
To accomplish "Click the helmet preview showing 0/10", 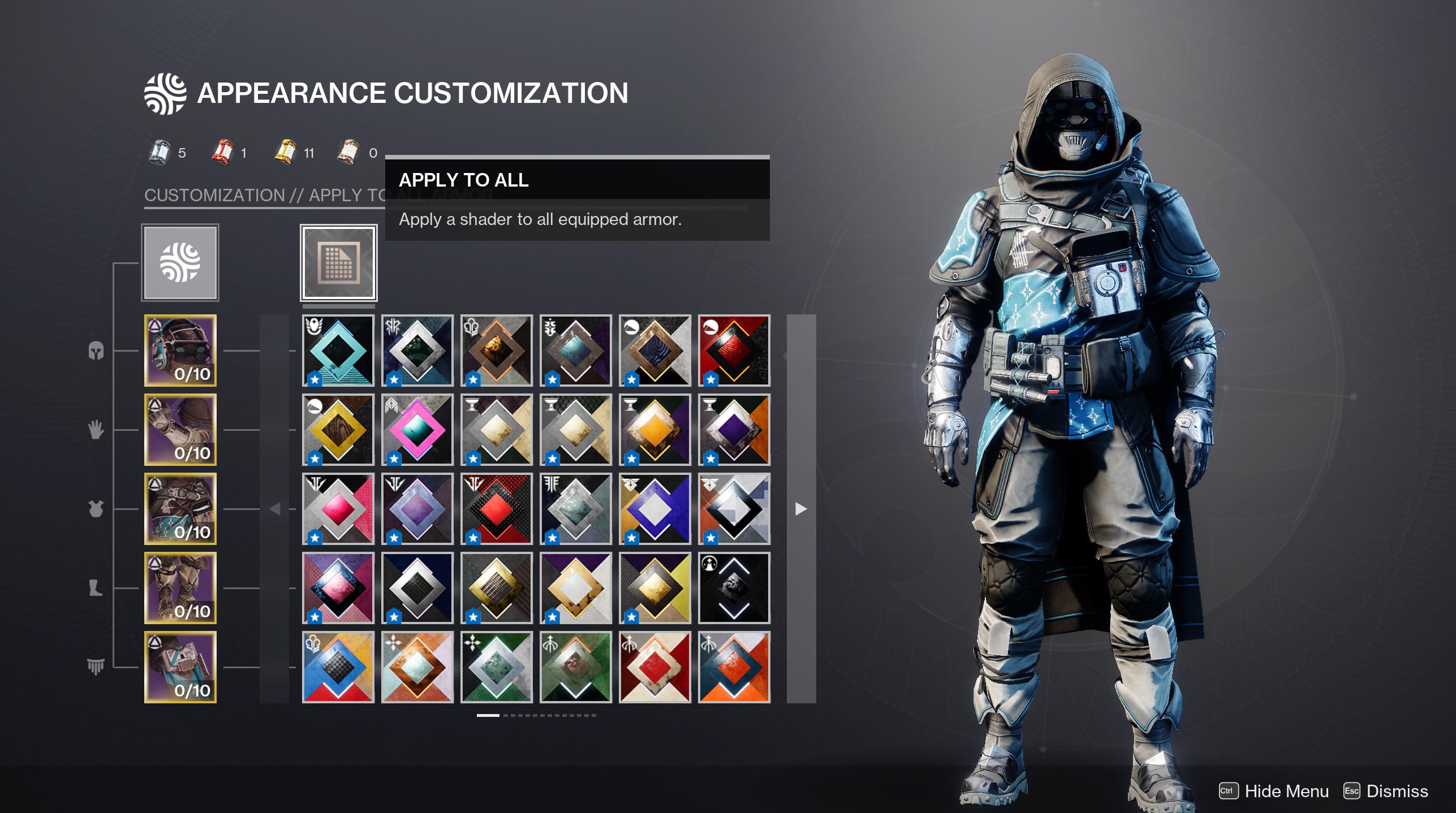I will tap(180, 352).
